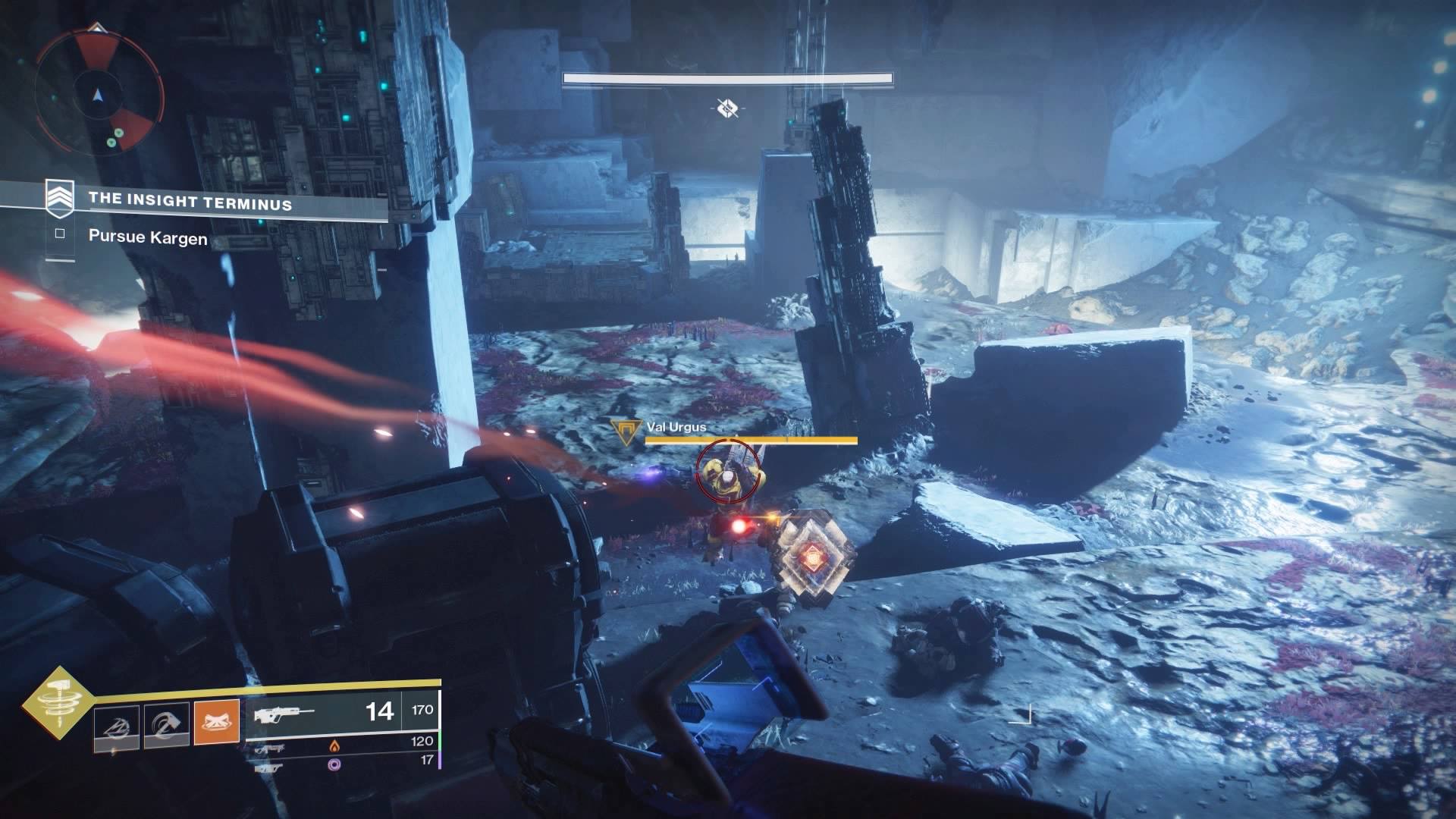Switch to the solar energy weapon
Screen dimensions: 1456x819
[x=334, y=747]
